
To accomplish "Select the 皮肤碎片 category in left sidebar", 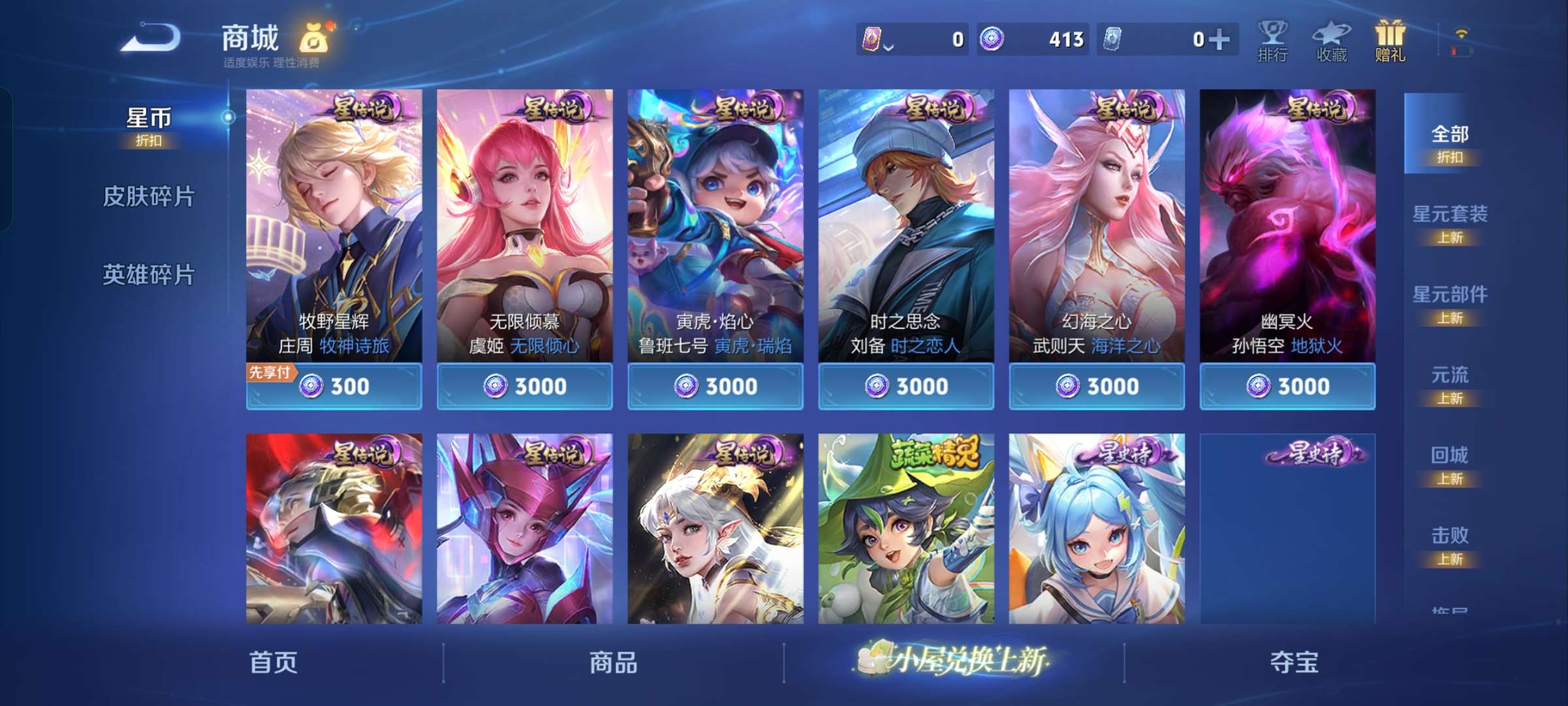I will 149,194.
